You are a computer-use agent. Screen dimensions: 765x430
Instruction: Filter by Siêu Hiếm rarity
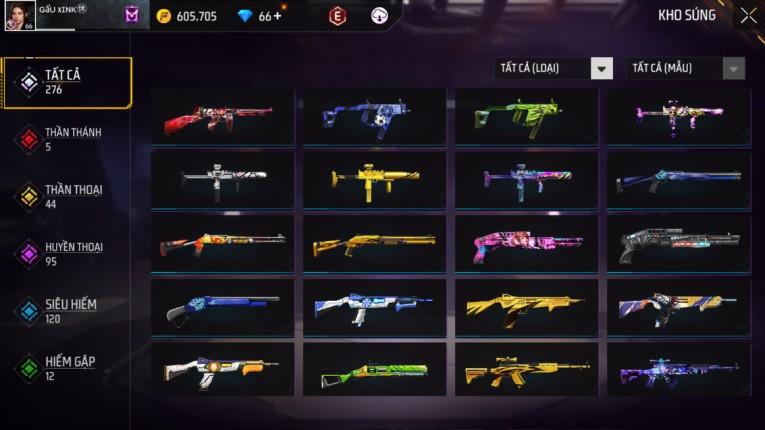tap(70, 310)
